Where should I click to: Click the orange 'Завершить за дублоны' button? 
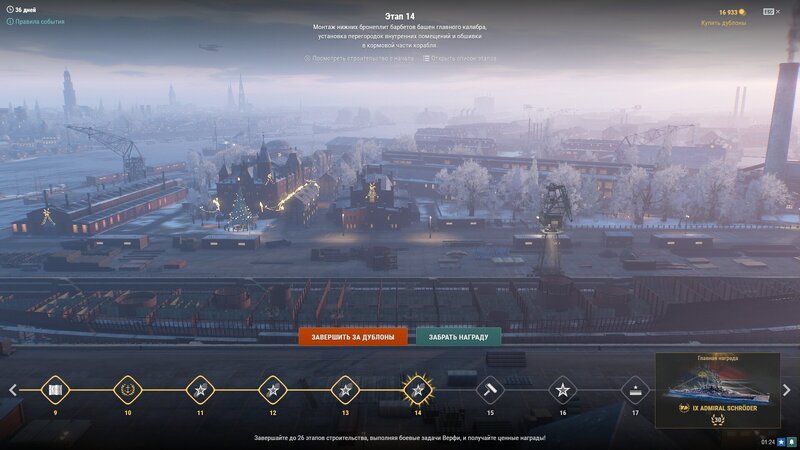point(353,337)
